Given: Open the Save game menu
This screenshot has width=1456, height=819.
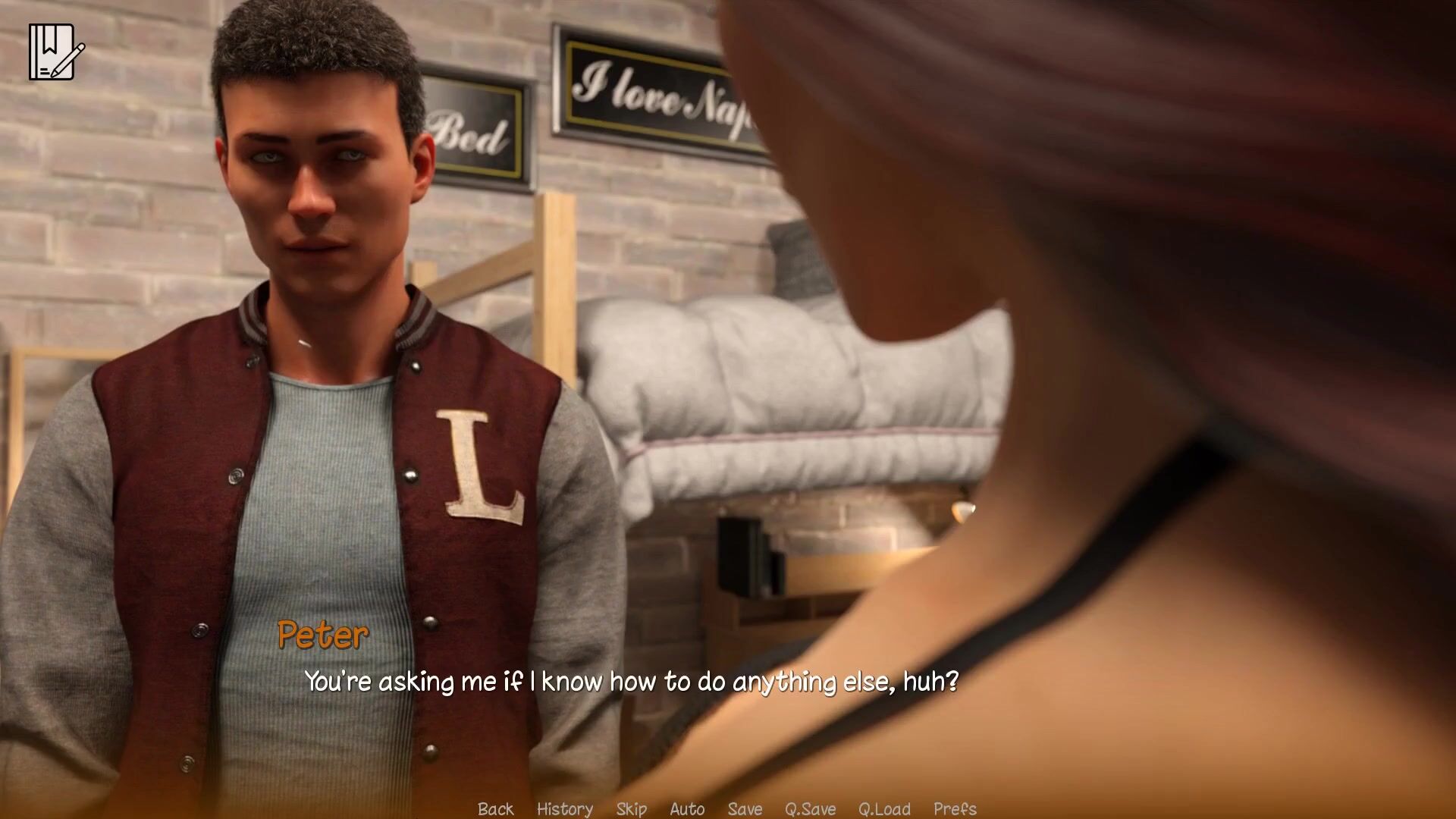Looking at the screenshot, I should pyautogui.click(x=745, y=808).
